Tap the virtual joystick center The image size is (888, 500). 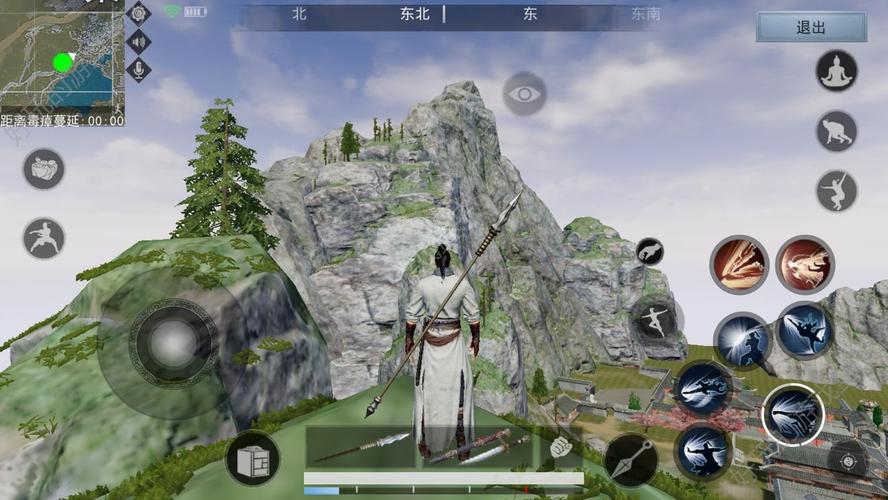173,344
